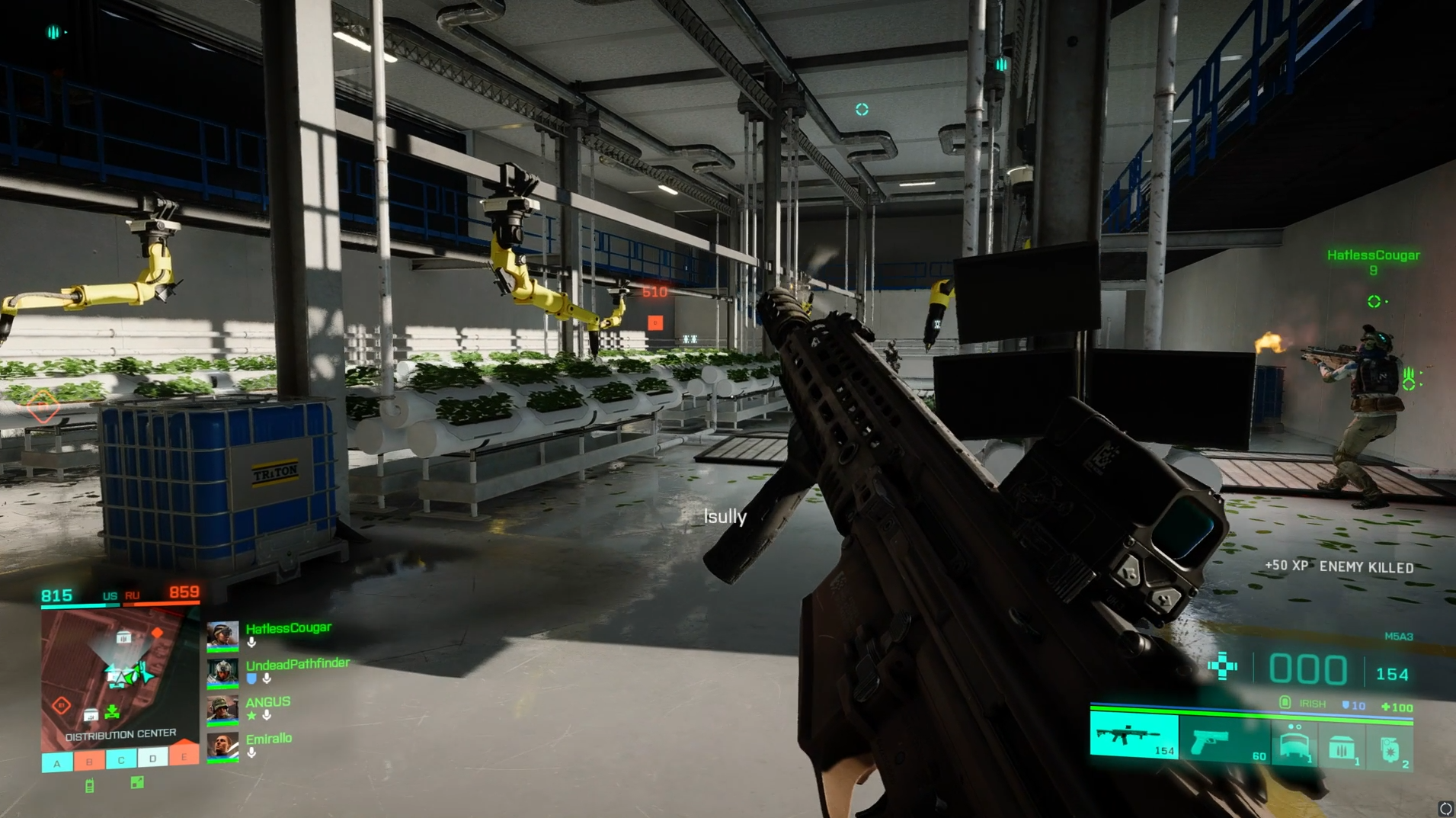The height and width of the screenshot is (818, 1456).
Task: Select objective C on the capture bar
Action: click(x=120, y=760)
